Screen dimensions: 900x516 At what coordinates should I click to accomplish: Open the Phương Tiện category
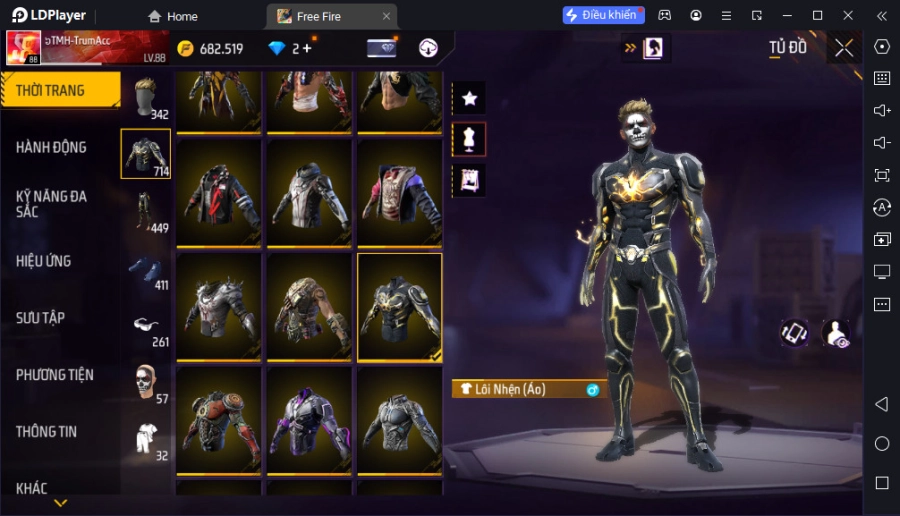pyautogui.click(x=55, y=375)
